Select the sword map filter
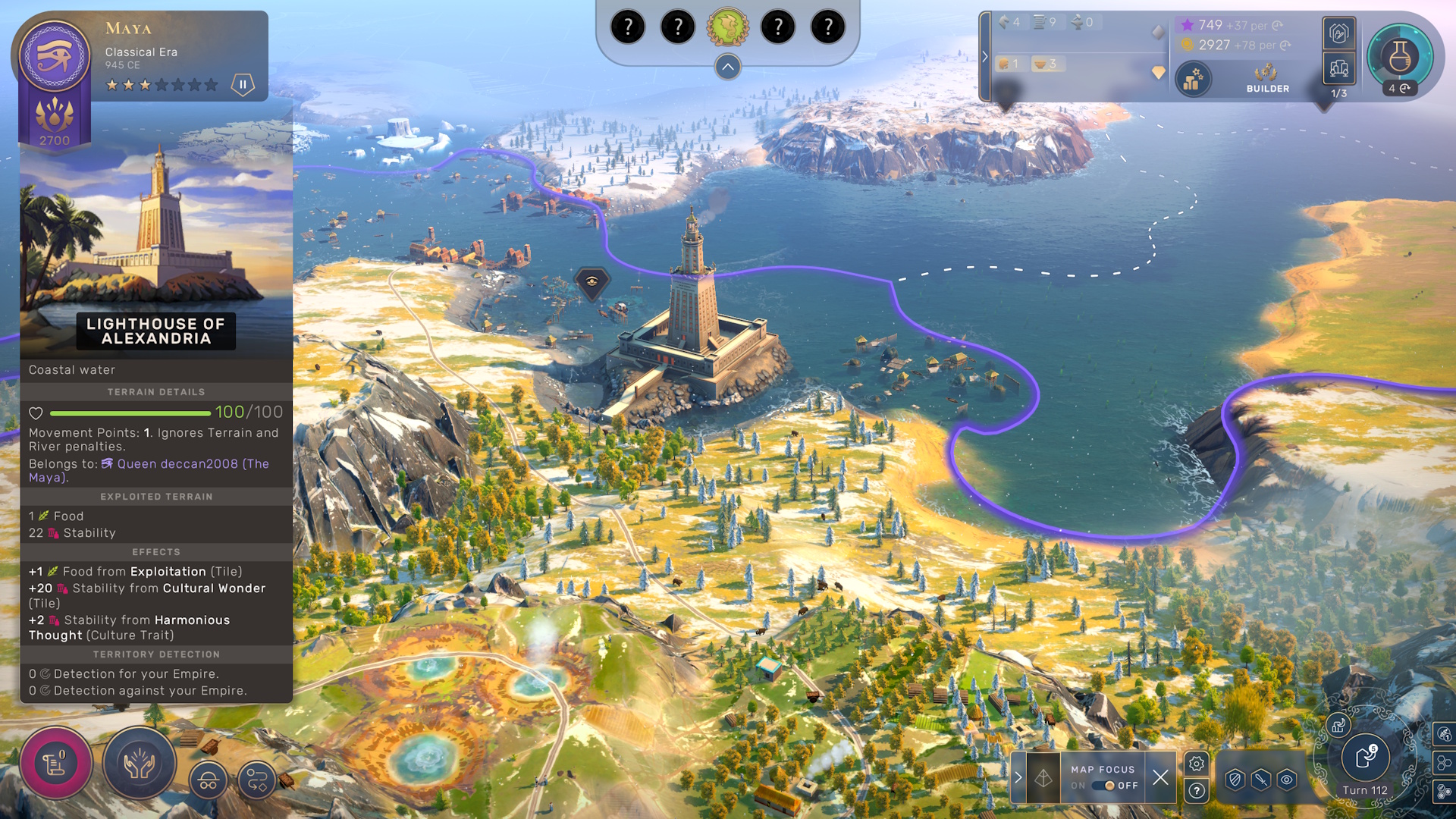This screenshot has height=819, width=1456. (x=1261, y=779)
